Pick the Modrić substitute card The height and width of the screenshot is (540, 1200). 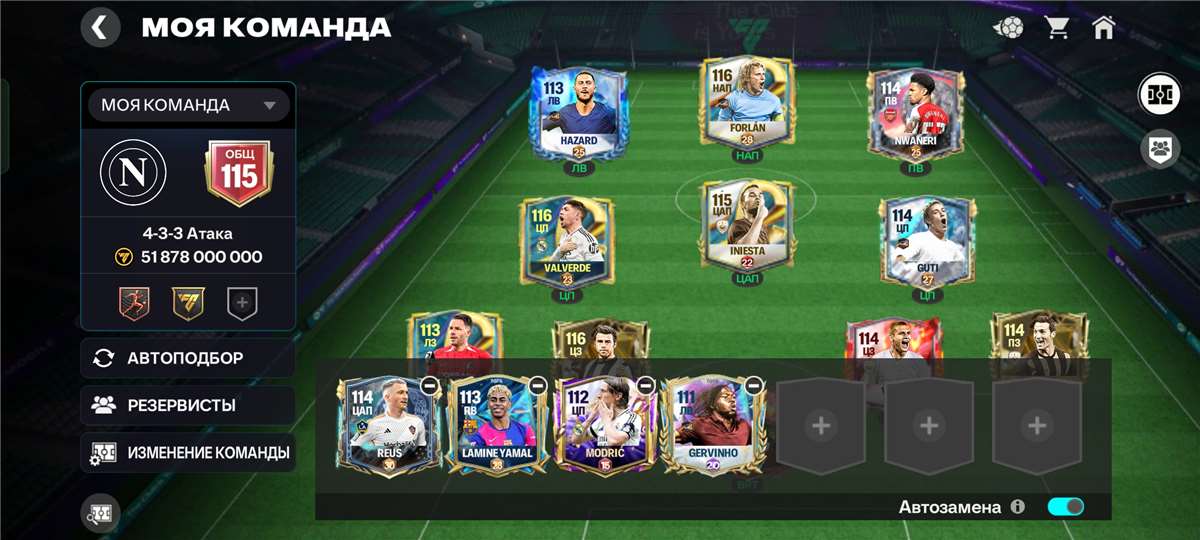603,425
